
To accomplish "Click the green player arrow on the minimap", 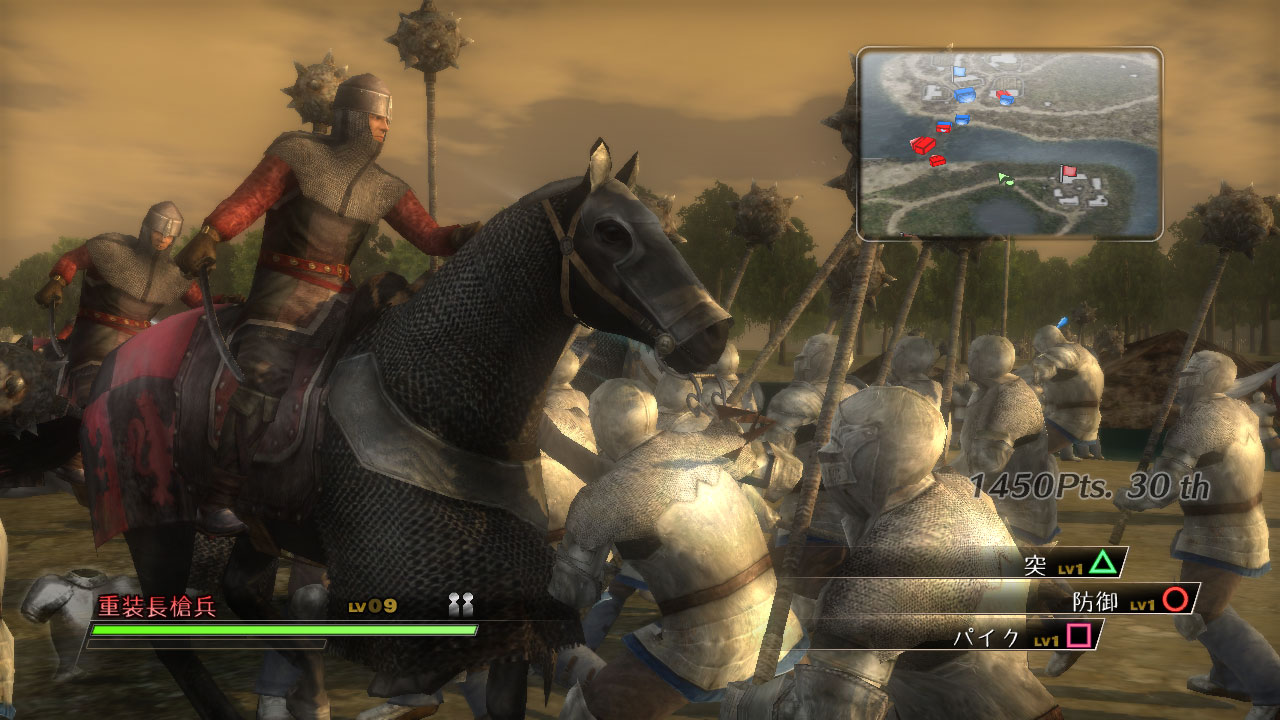I will point(1005,180).
